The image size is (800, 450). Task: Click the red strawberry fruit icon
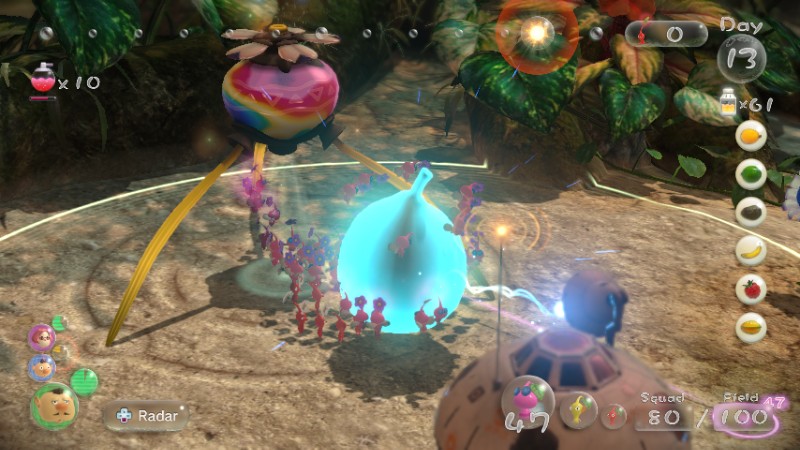click(750, 289)
